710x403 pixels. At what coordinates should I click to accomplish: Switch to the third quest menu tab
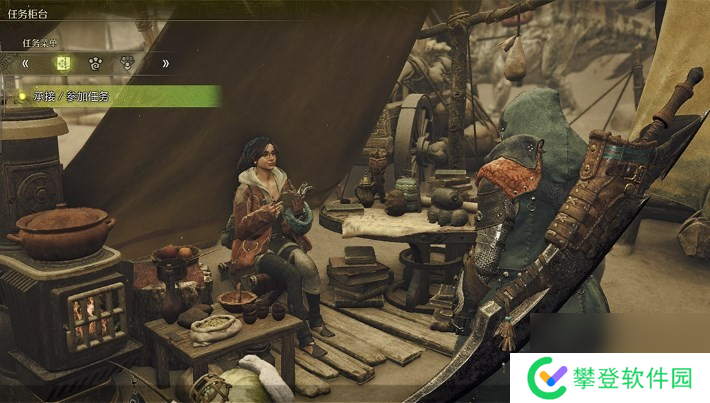click(x=127, y=63)
